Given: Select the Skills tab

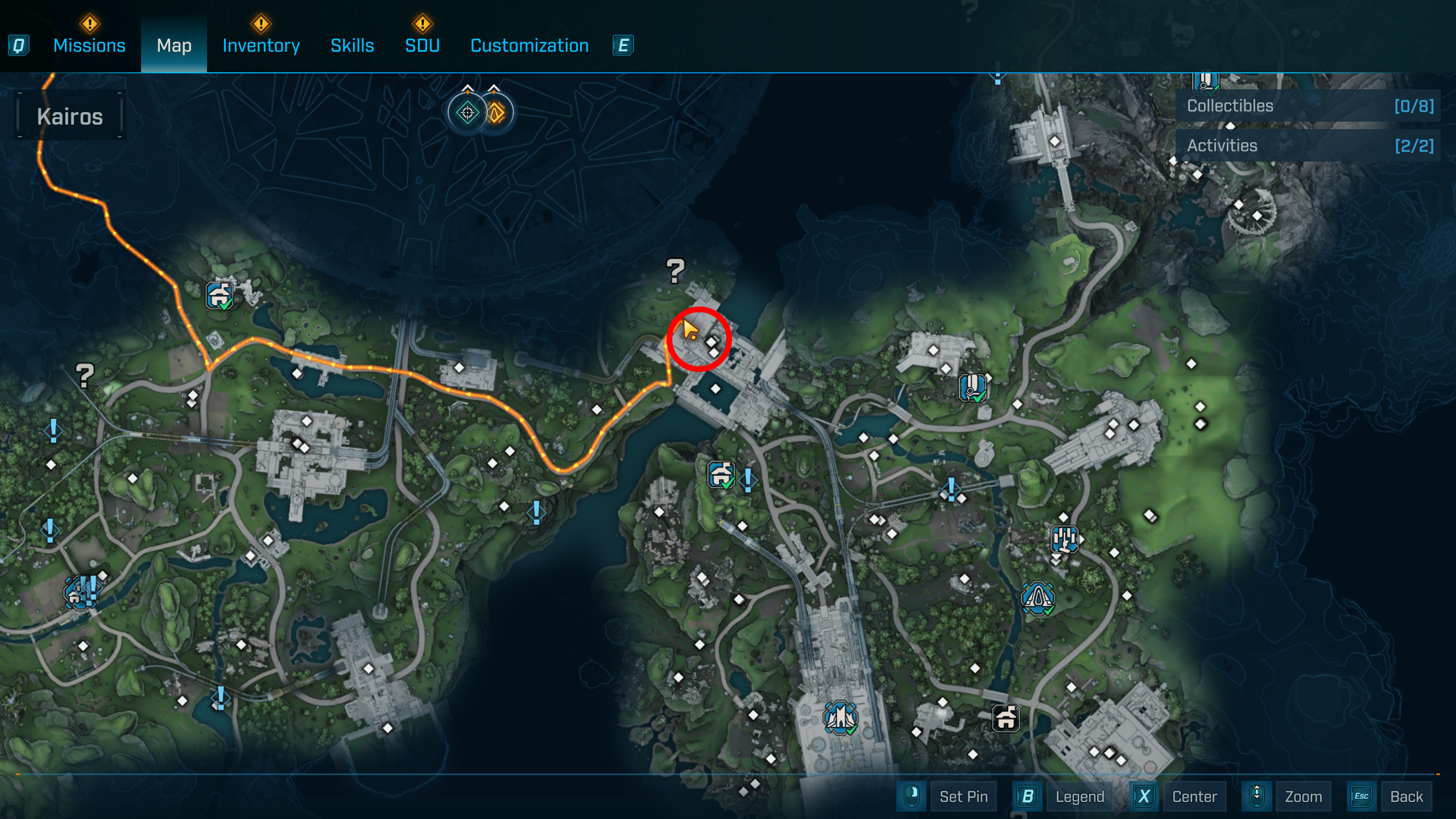Looking at the screenshot, I should 352,45.
